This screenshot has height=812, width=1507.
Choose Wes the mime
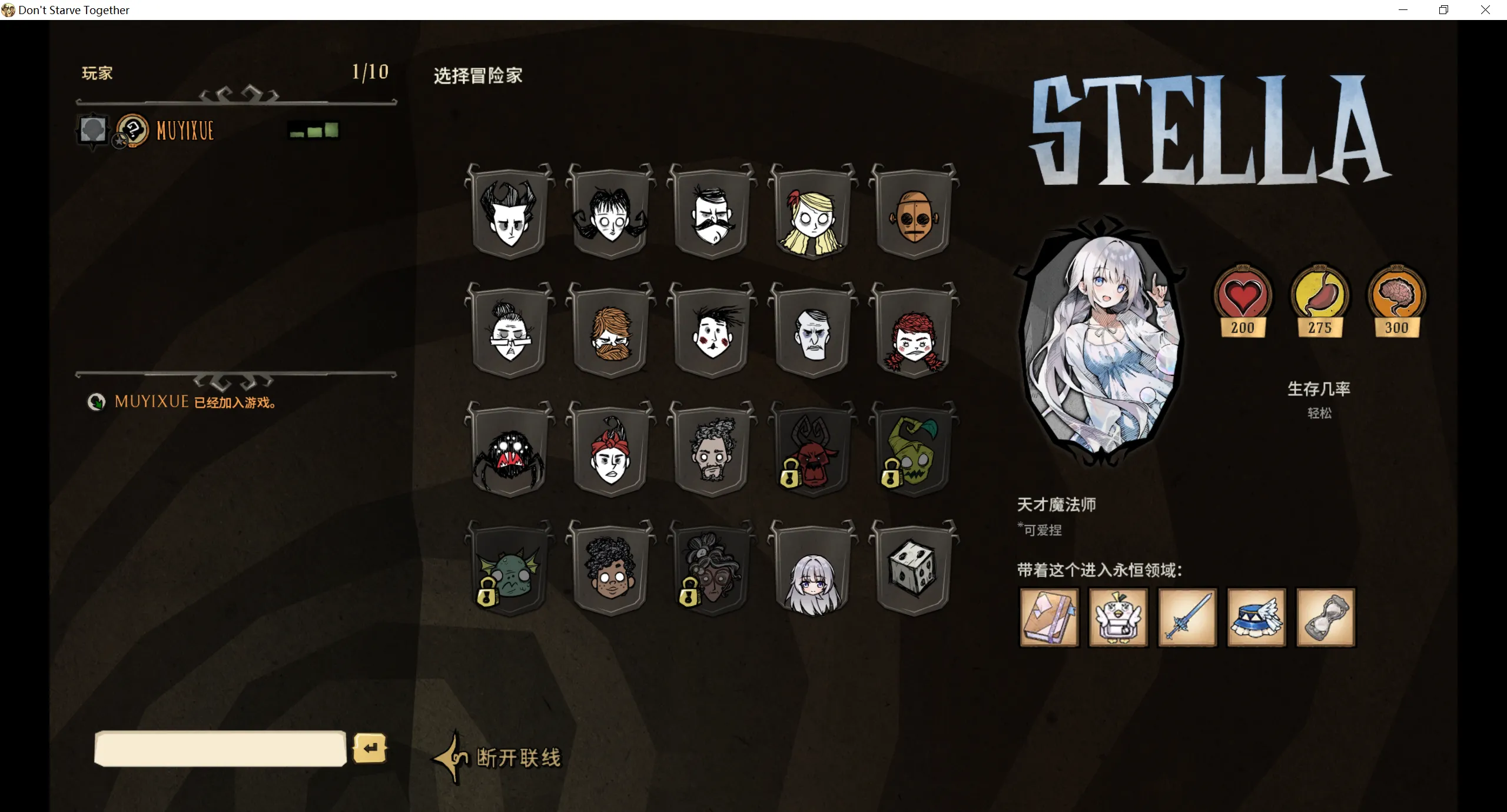pos(712,332)
